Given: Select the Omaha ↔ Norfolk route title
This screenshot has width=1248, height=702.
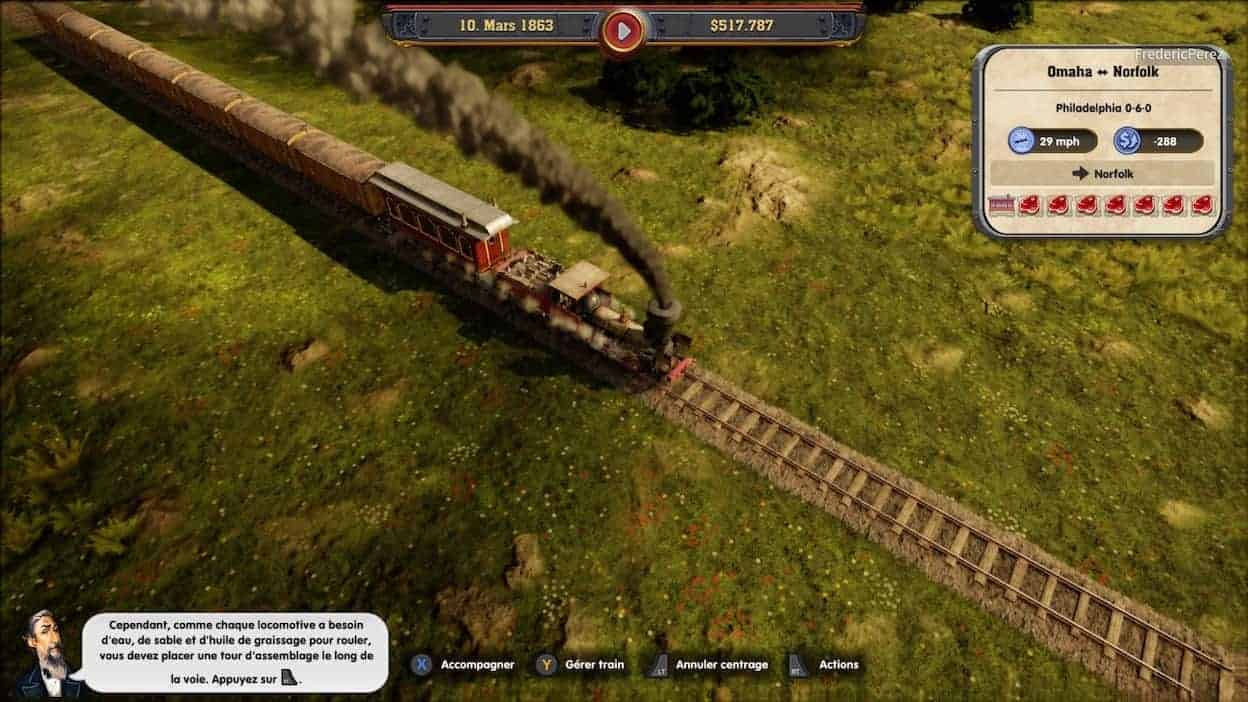Looking at the screenshot, I should pos(1101,72).
